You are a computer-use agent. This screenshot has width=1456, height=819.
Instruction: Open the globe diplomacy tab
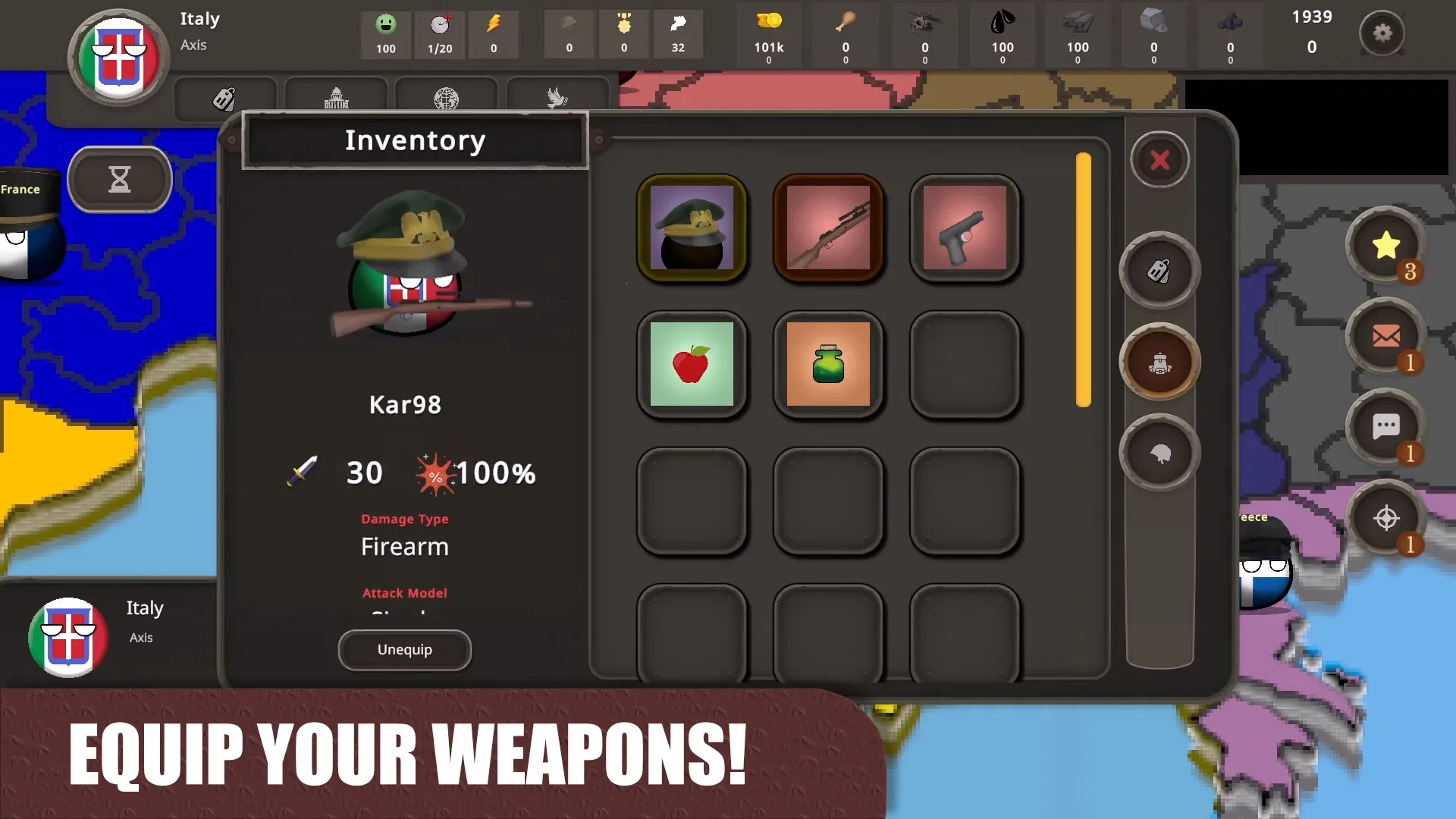point(447,99)
